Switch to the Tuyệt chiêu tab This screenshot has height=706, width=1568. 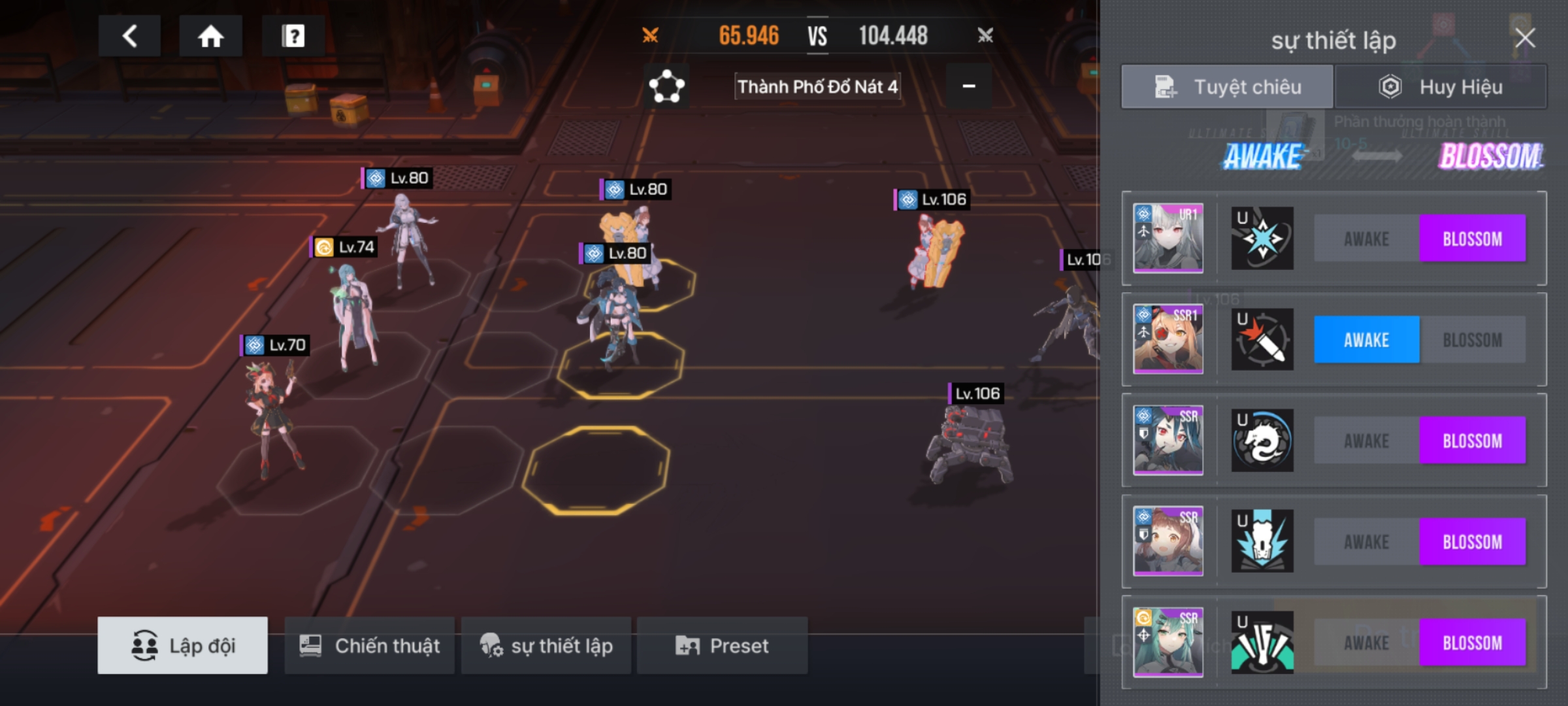1227,87
